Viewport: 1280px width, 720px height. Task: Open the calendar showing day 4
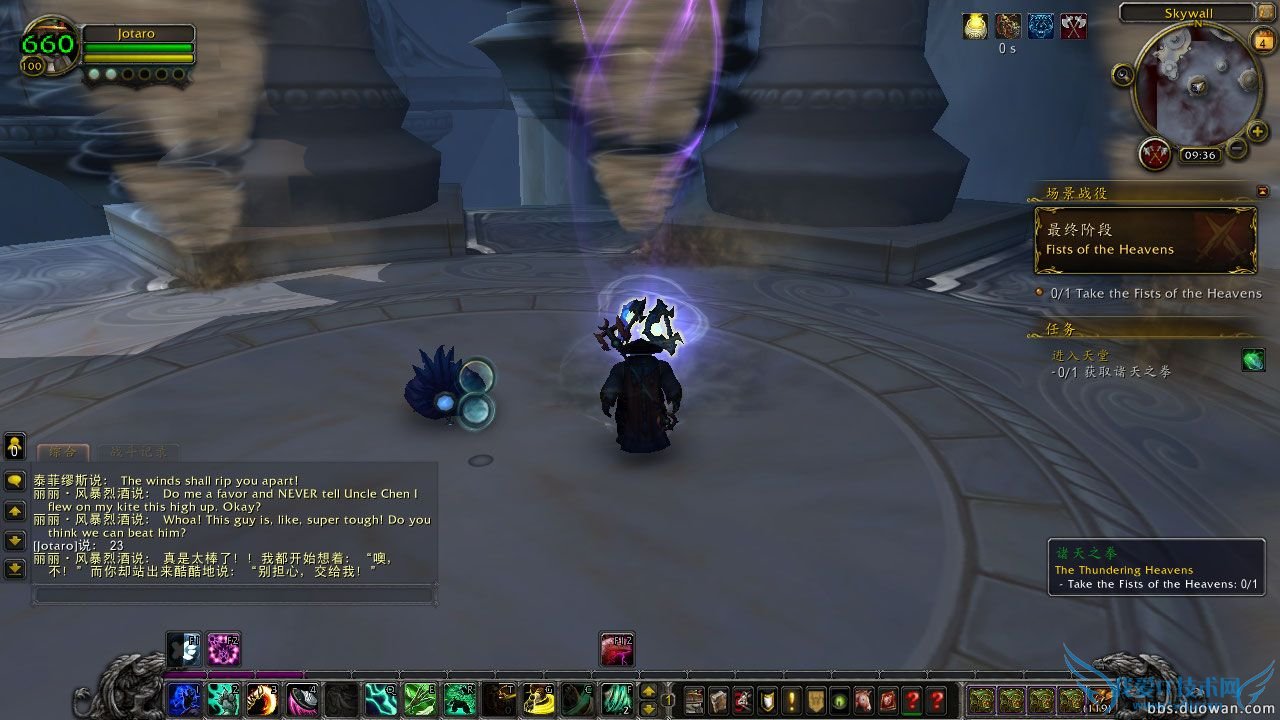[x=1261, y=42]
